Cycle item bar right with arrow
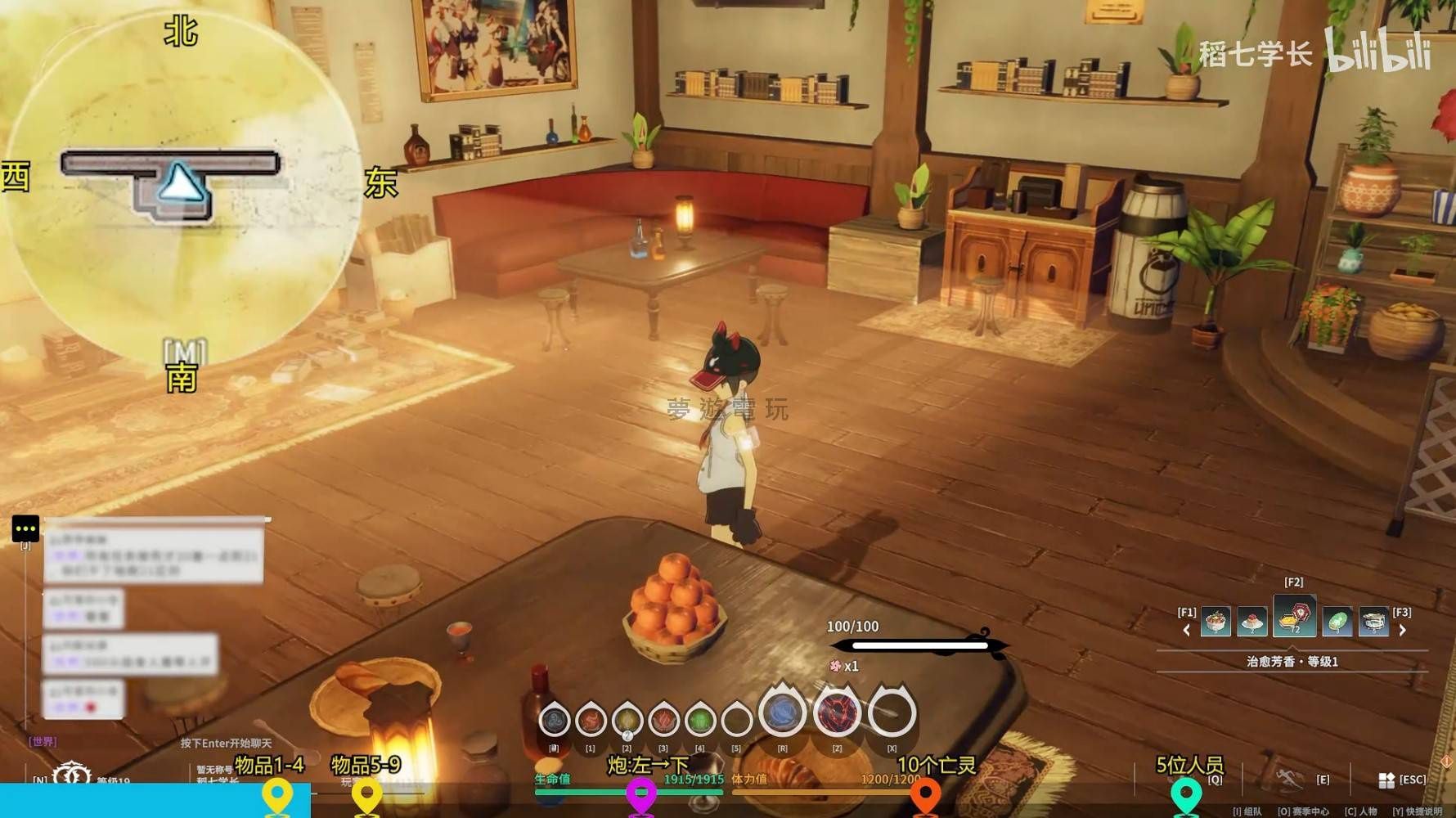The width and height of the screenshot is (1456, 818). click(x=1403, y=630)
